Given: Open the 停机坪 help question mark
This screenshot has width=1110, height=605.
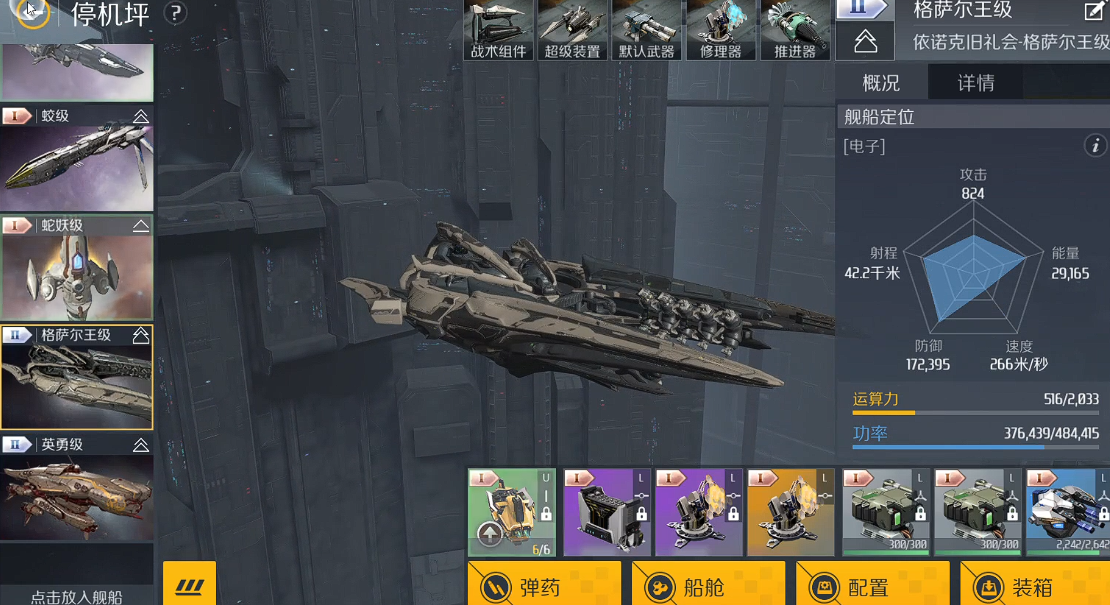Looking at the screenshot, I should pyautogui.click(x=175, y=13).
